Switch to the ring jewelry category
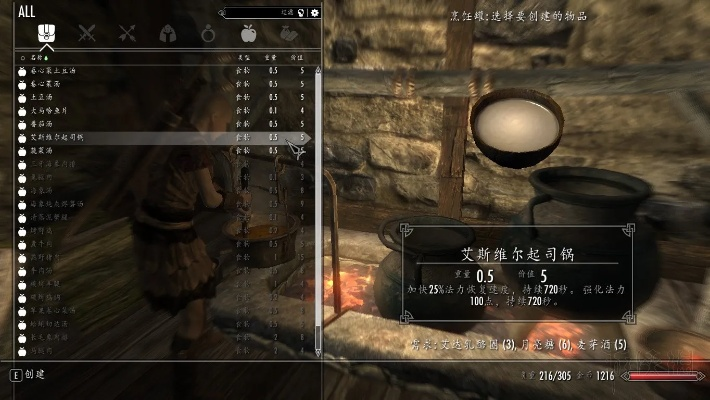Screen dimensions: 710x400 tap(208, 33)
